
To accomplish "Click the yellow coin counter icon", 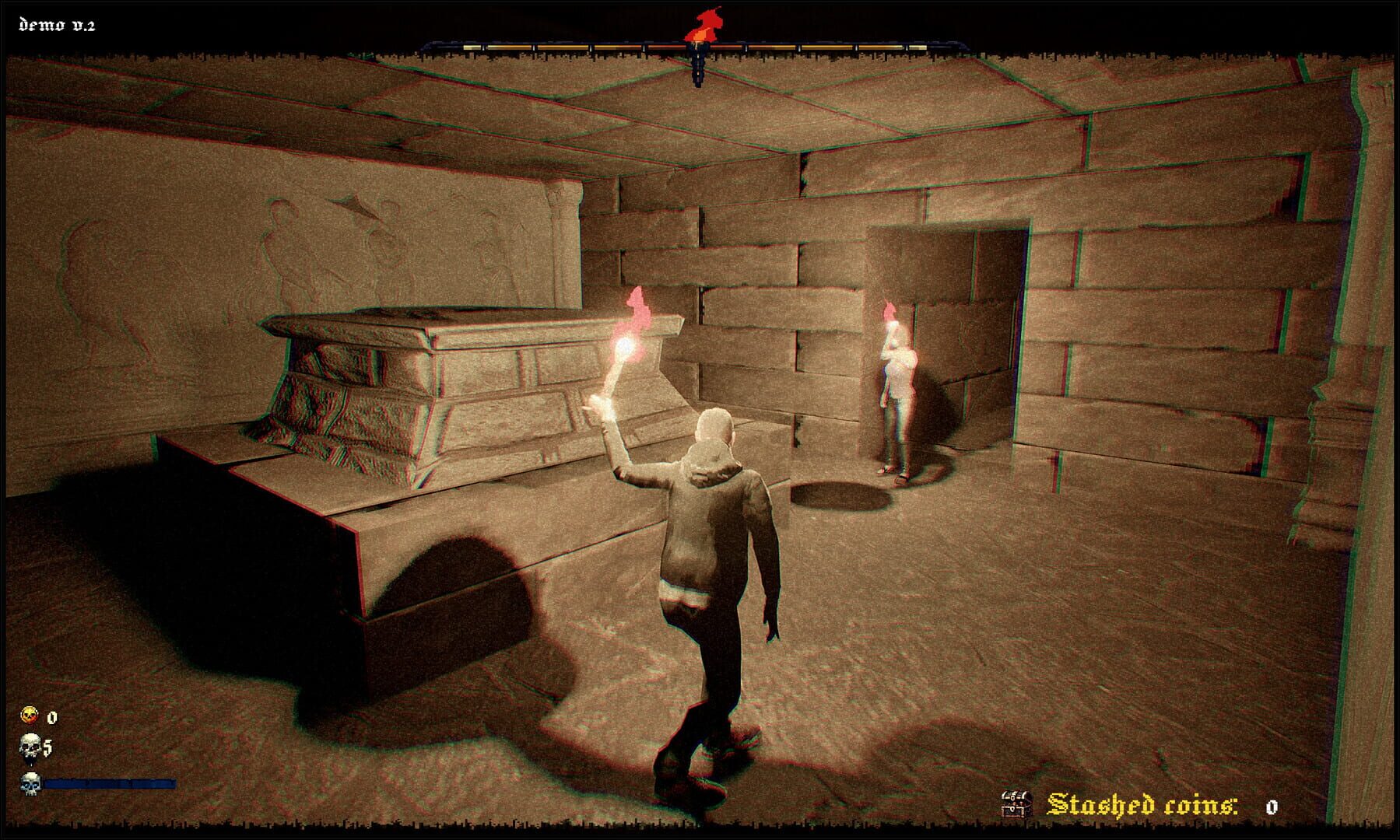I will [x=29, y=715].
